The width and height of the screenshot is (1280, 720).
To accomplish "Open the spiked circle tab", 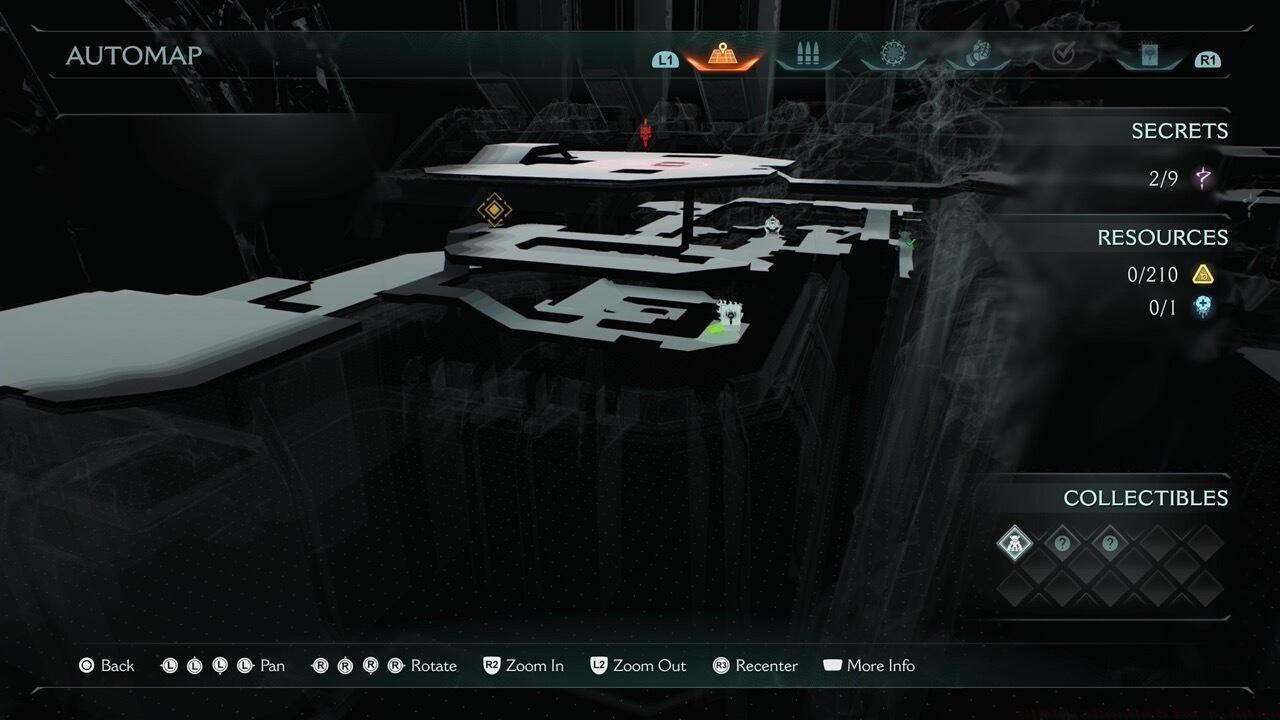I will pyautogui.click(x=892, y=55).
